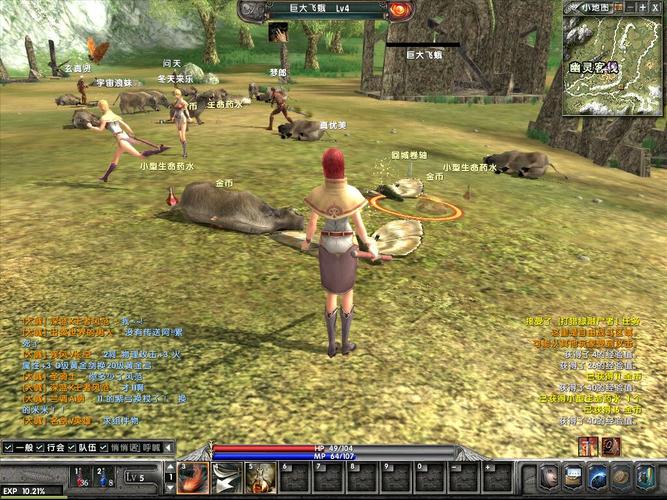Screen dimensions: 667x500
Task: Click the red buff icon above the menu bar
Action: click(x=588, y=446)
